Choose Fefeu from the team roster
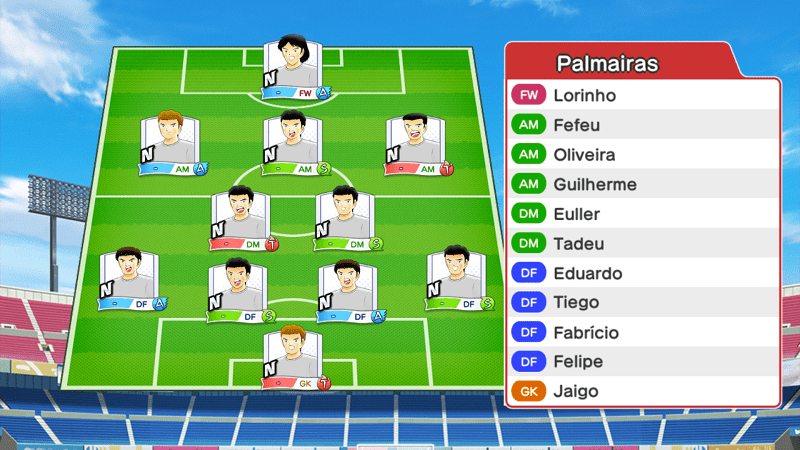The height and width of the screenshot is (450, 800). point(642,126)
